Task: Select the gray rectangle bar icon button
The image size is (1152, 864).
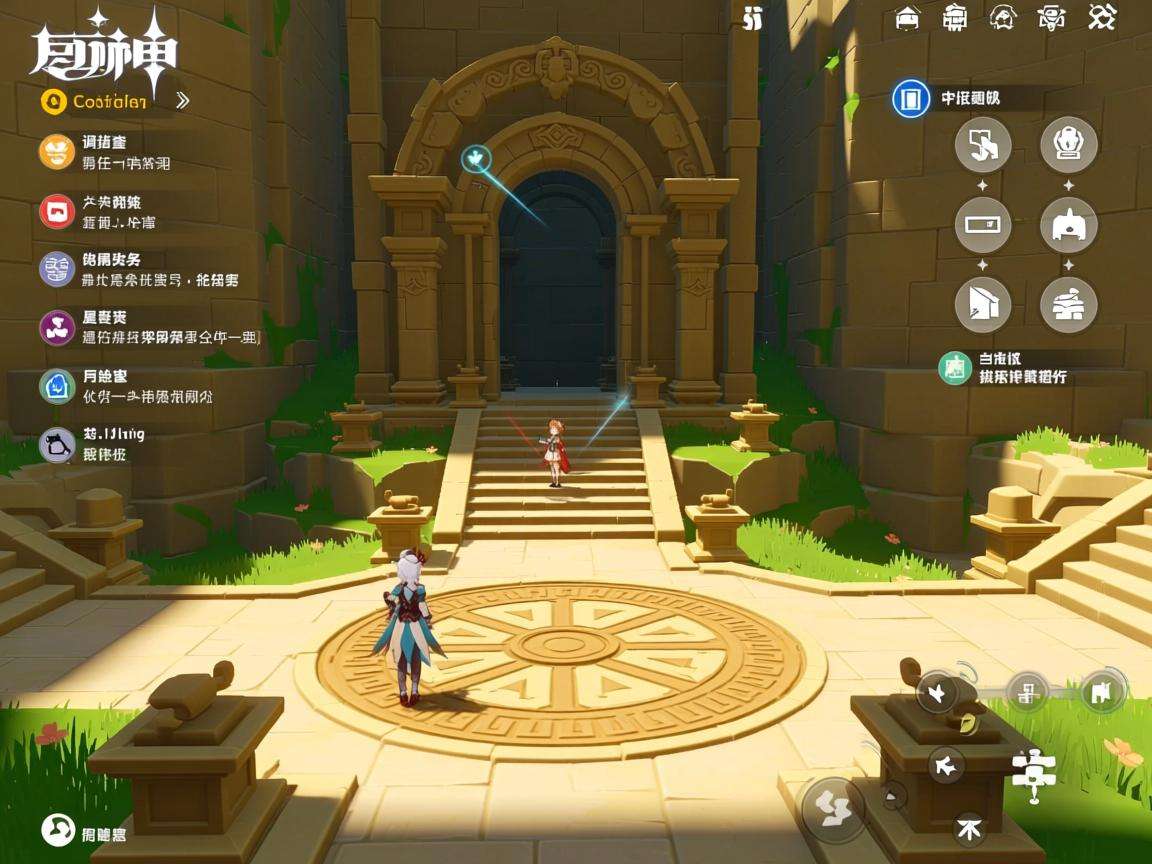Action: (x=982, y=225)
